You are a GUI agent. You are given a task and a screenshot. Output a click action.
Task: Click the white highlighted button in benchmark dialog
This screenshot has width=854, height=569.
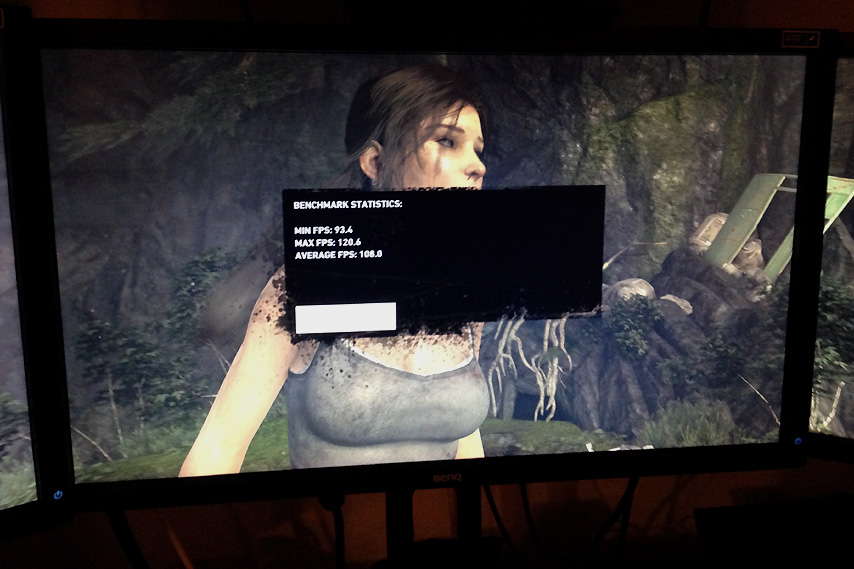(346, 318)
